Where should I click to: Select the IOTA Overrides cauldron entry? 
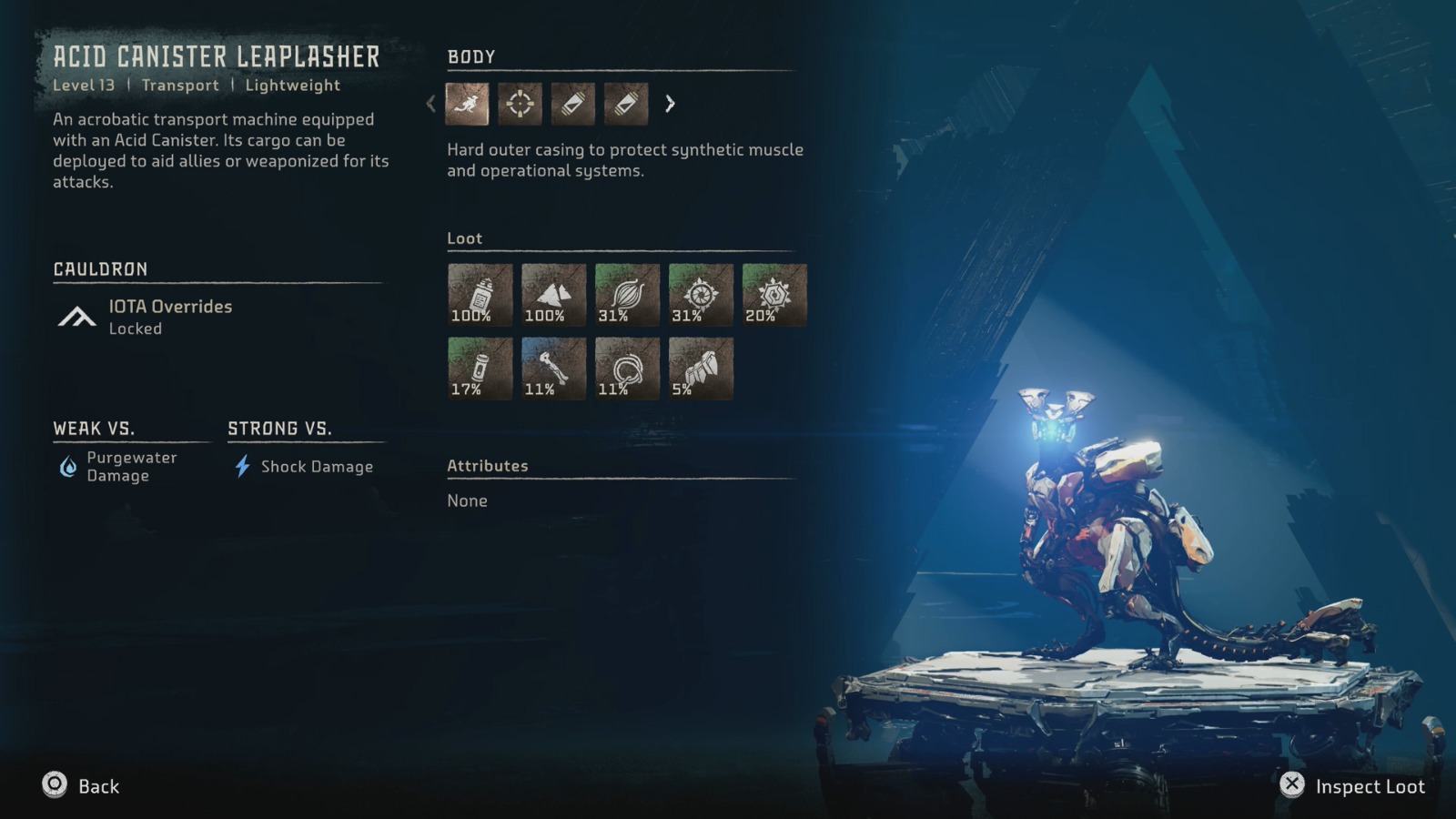169,317
